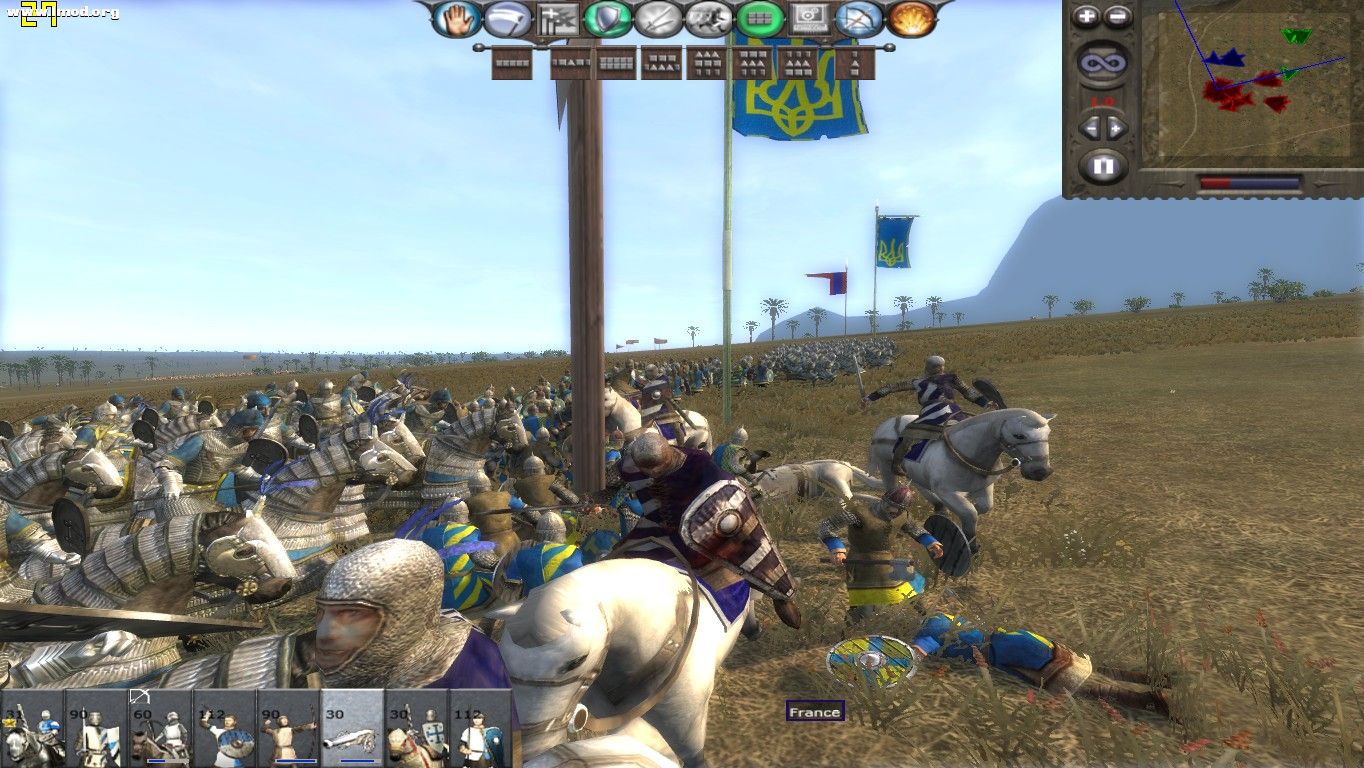Pause the battle with the pause button

click(x=1104, y=163)
